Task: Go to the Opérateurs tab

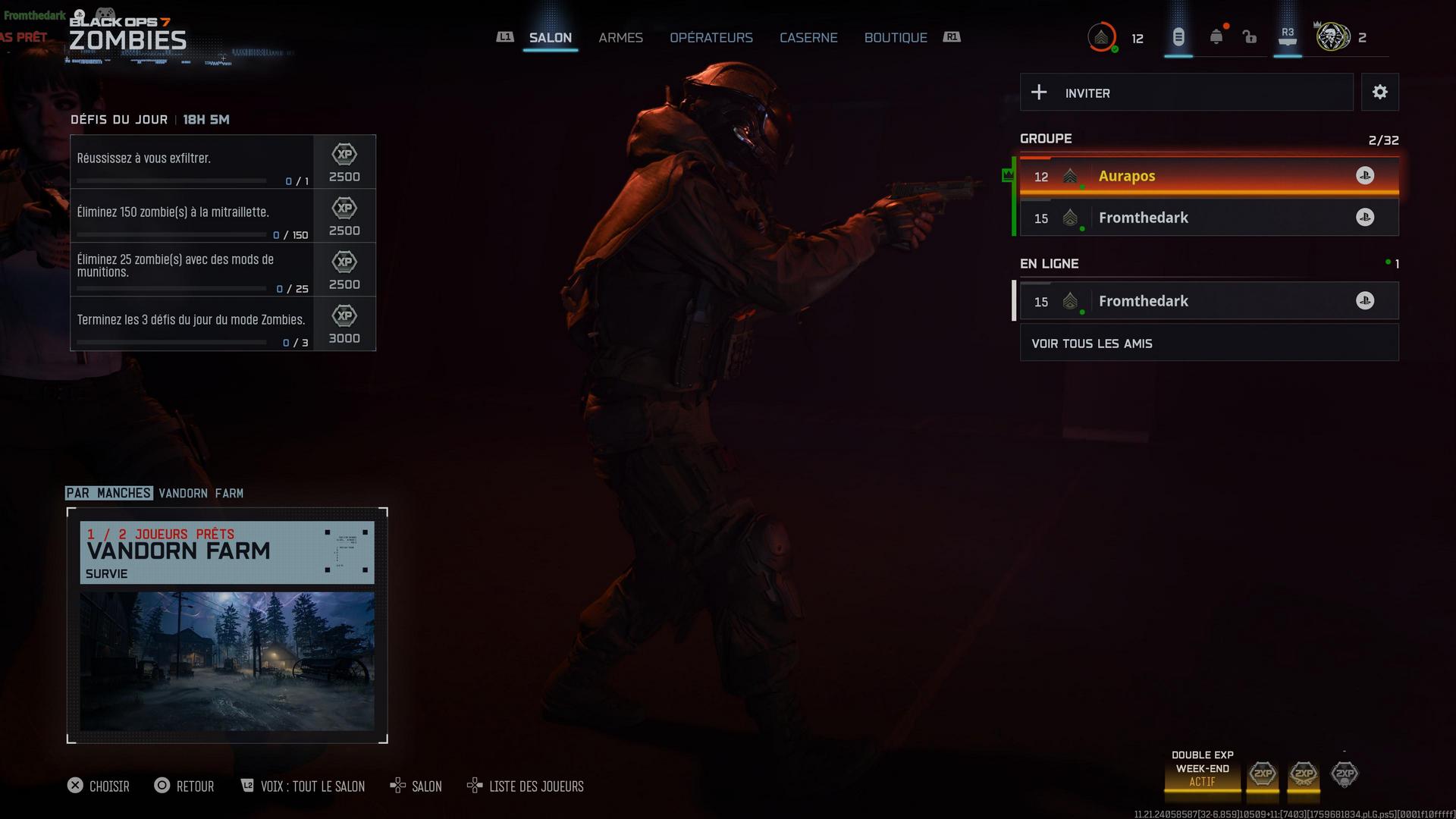Action: tap(711, 38)
